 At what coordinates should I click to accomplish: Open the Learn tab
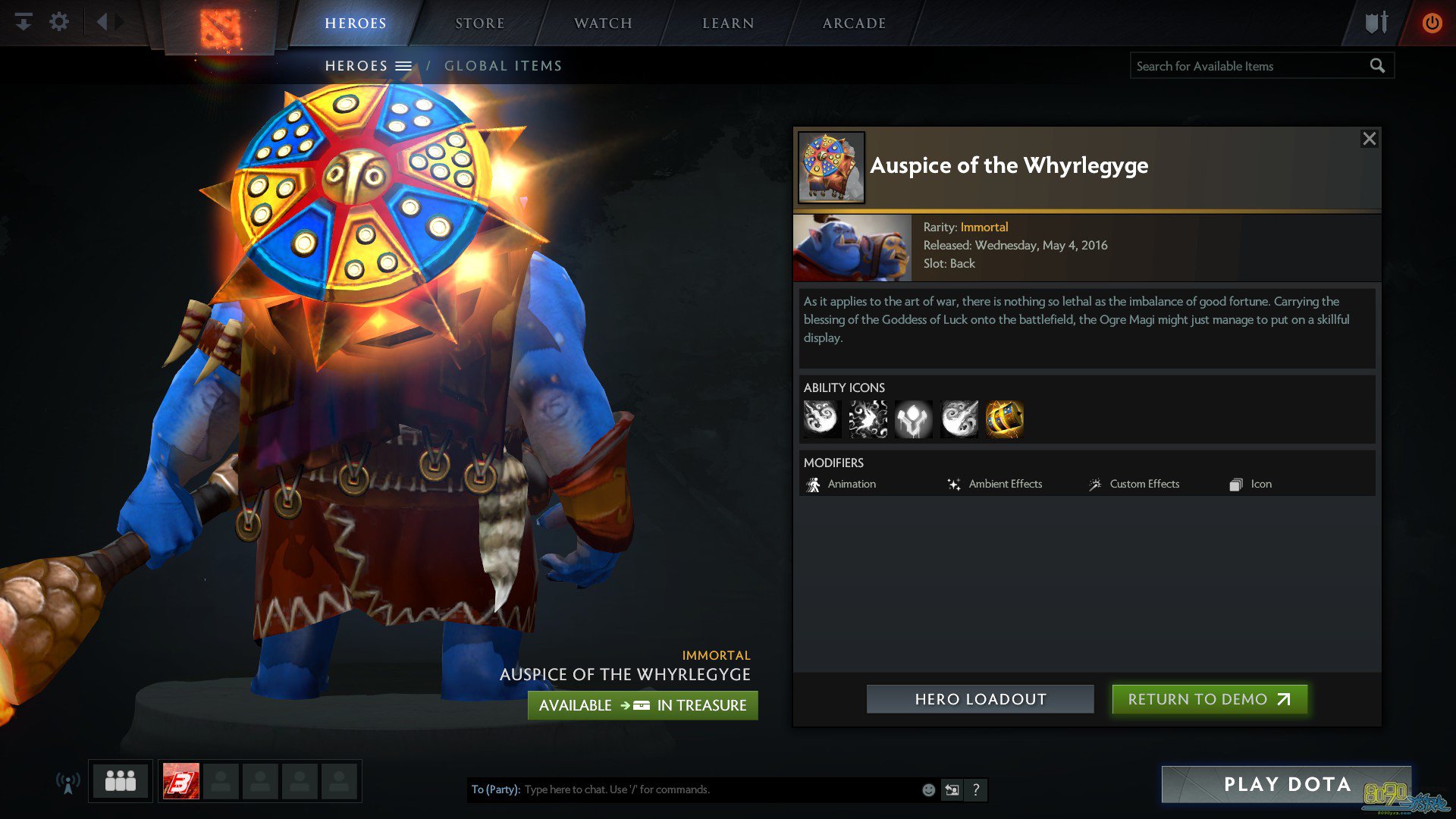(x=728, y=24)
